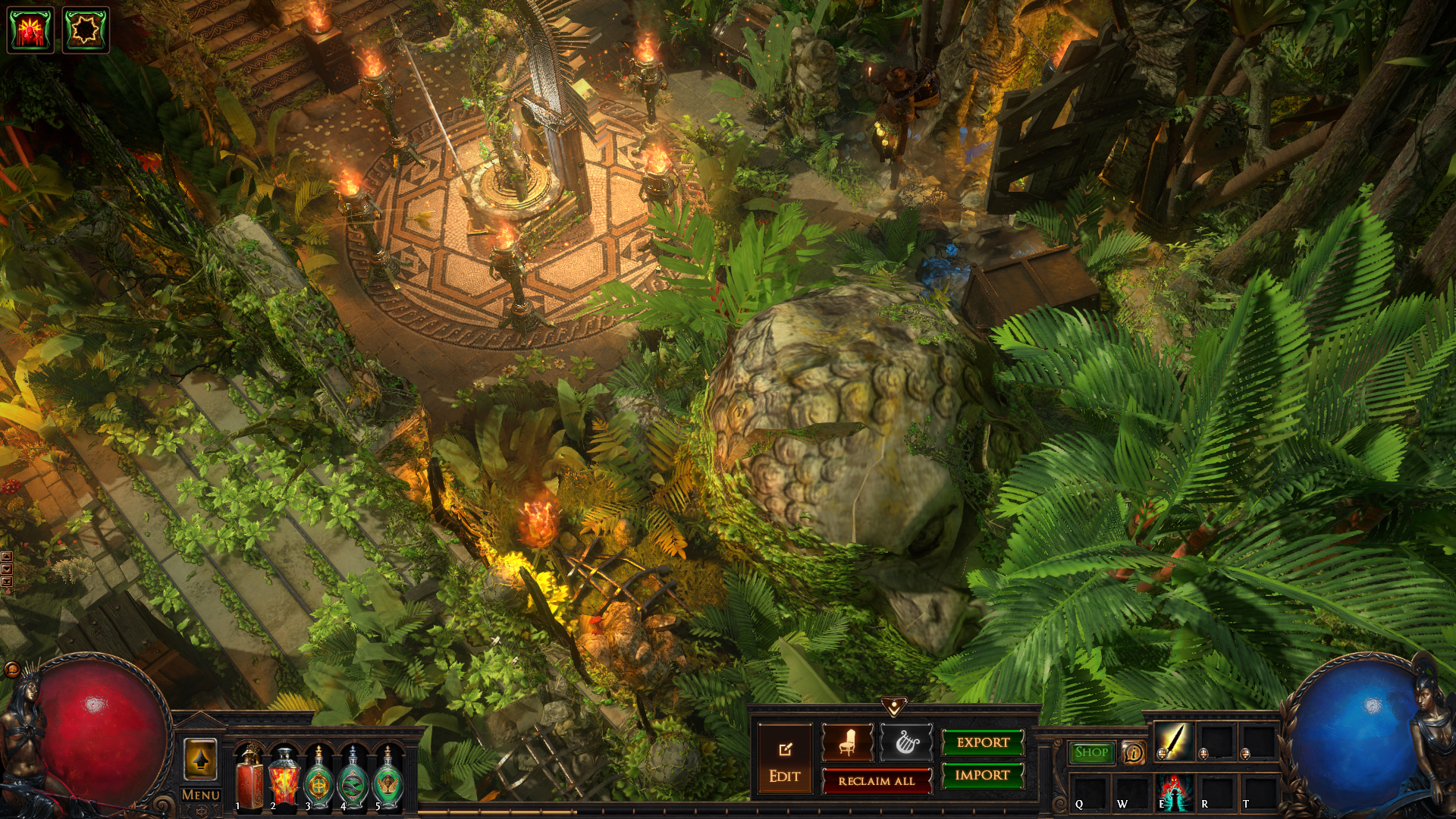The height and width of the screenshot is (819, 1456).
Task: Export the hideout layout
Action: [x=983, y=742]
